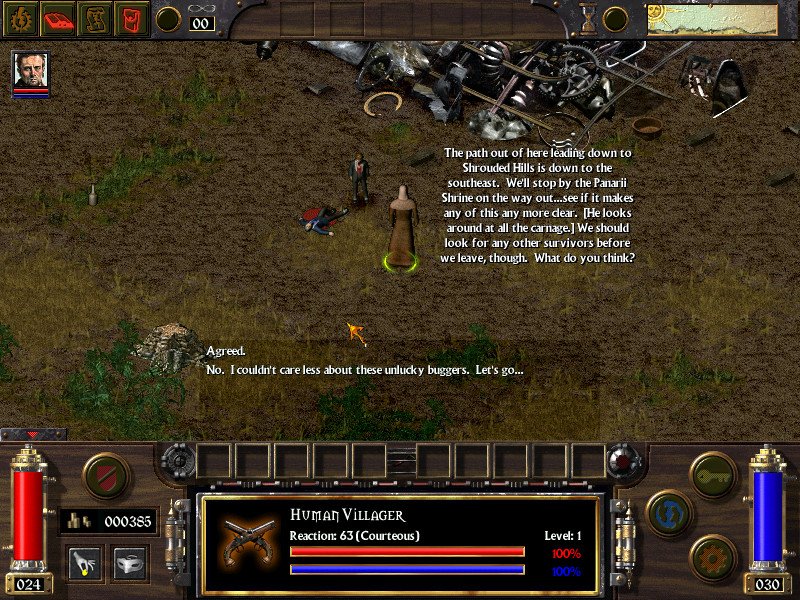Click the hourglass sleep/wait icon
The height and width of the screenshot is (600, 800).
click(x=589, y=18)
